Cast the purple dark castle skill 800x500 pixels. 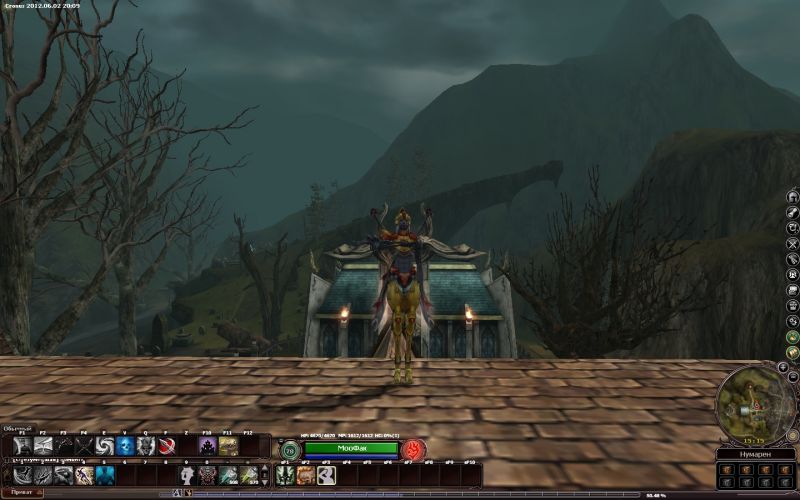coord(208,446)
